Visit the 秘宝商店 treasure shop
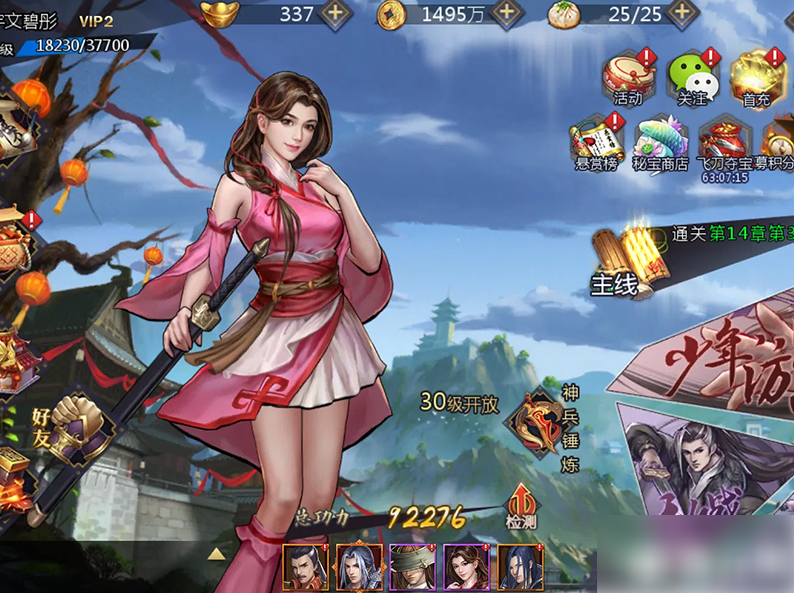This screenshot has height=593, width=794. 660,142
